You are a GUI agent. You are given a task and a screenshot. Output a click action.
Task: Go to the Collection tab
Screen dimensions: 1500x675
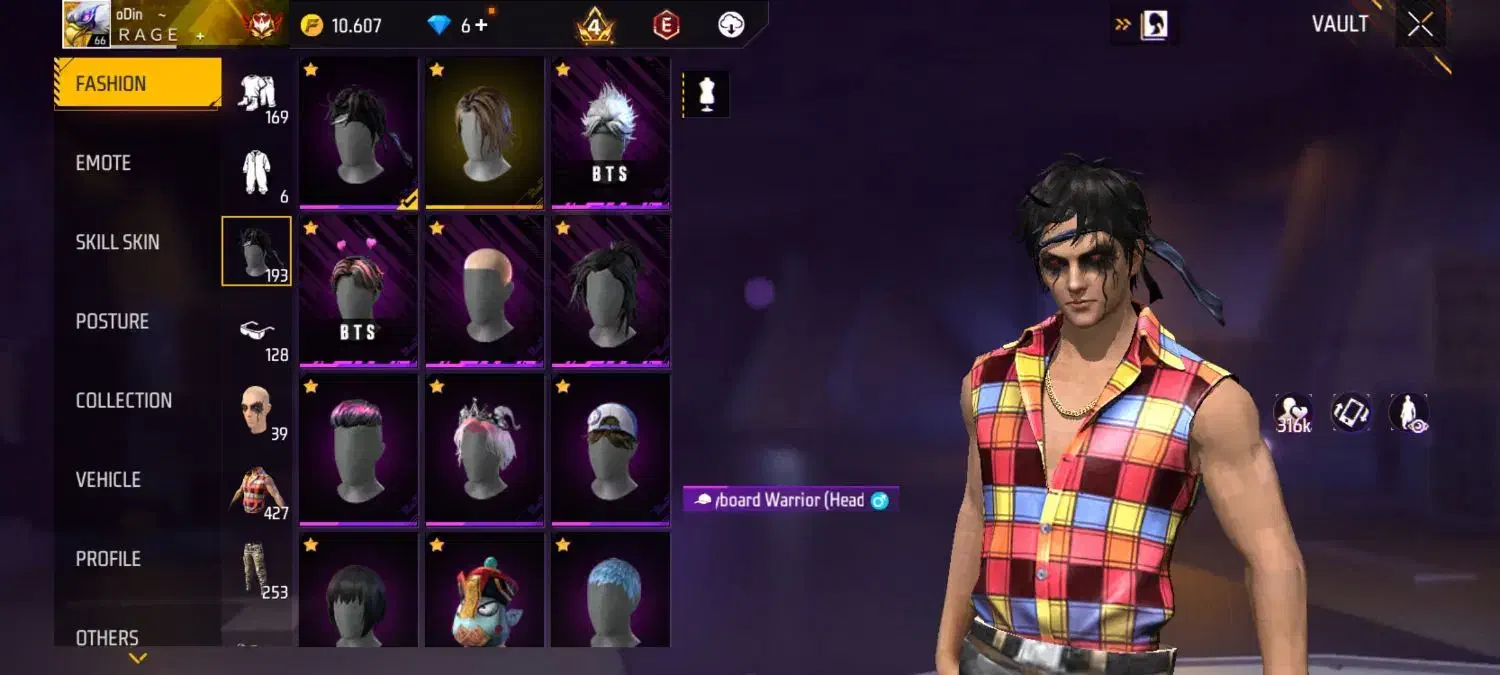click(x=123, y=400)
